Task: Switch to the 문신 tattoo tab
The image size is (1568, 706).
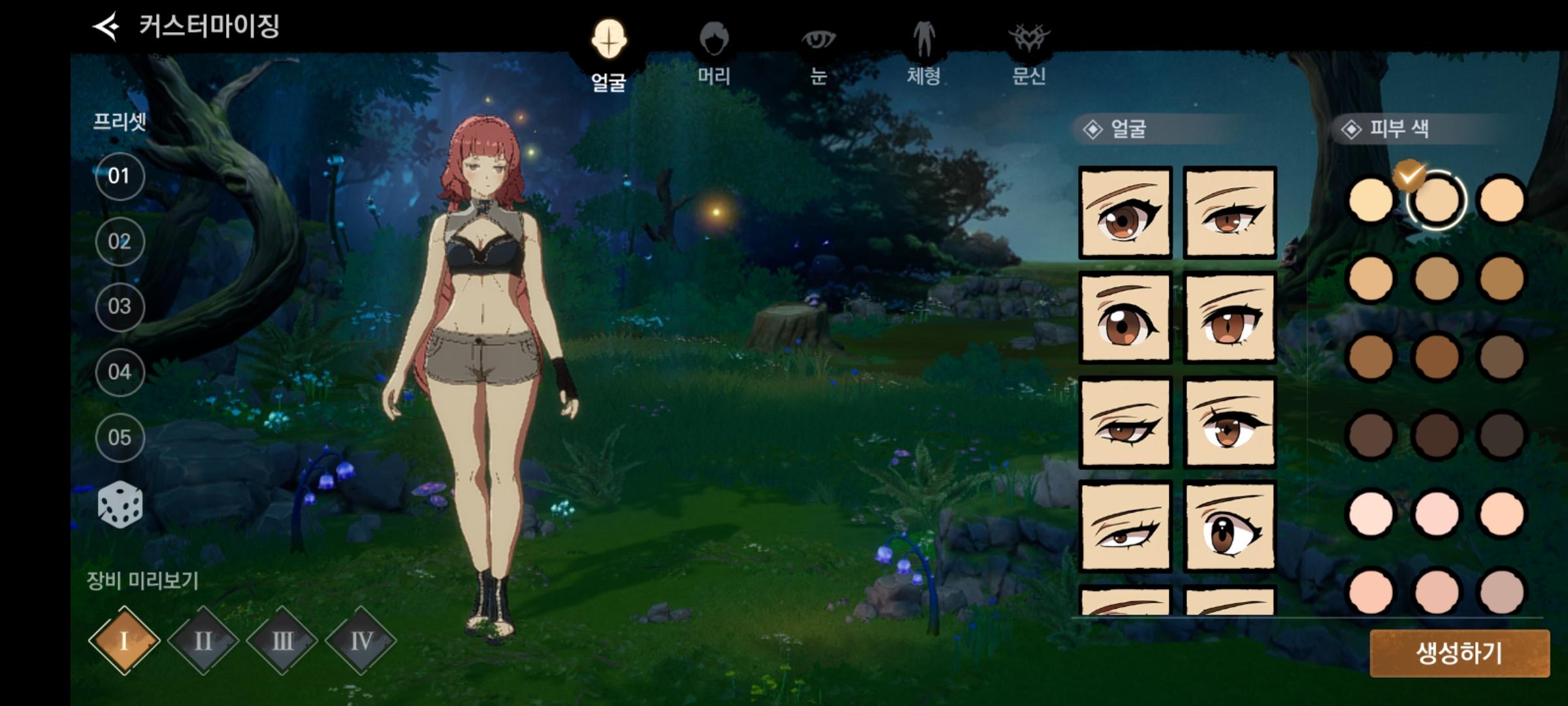Action: 1029,54
